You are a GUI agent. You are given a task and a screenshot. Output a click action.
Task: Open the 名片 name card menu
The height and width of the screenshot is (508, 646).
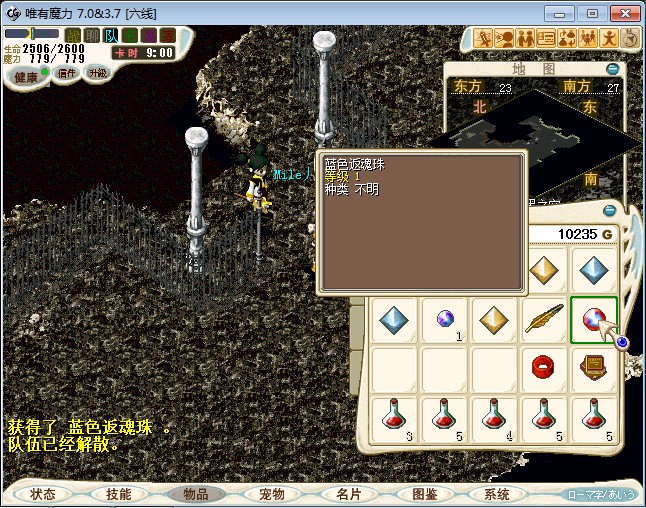click(348, 494)
